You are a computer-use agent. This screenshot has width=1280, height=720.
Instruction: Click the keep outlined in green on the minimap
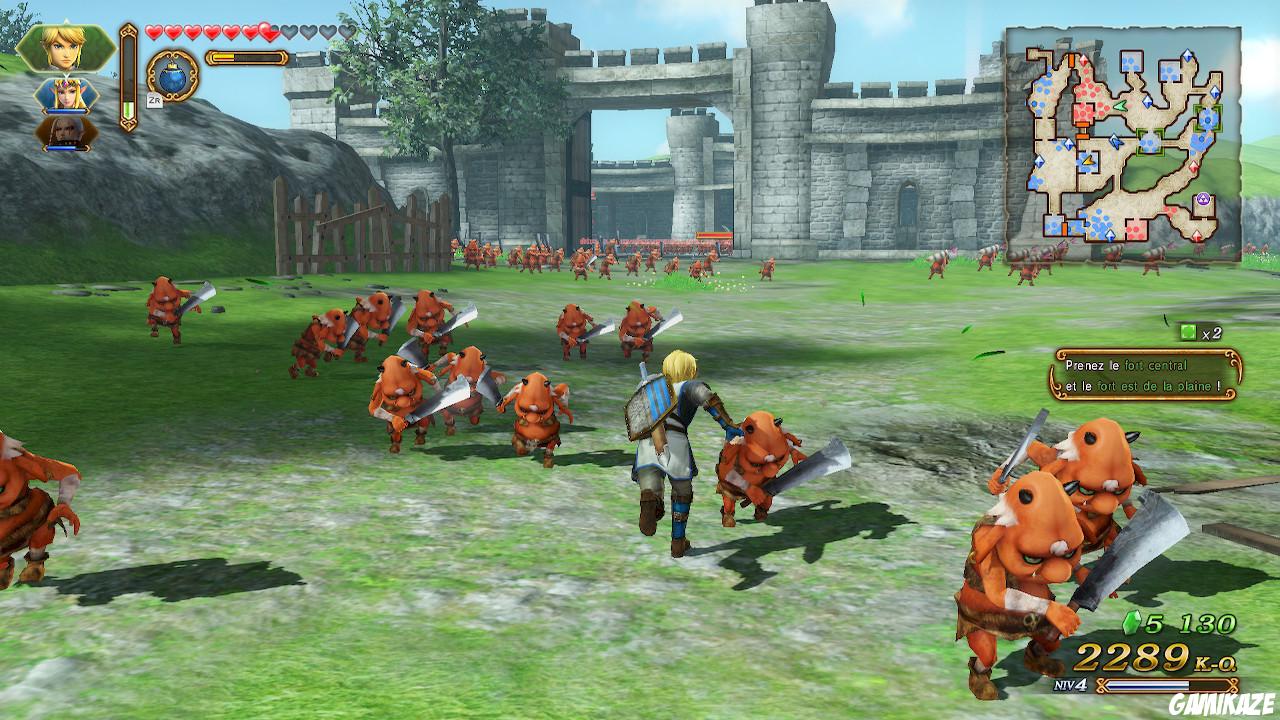click(x=1150, y=142)
